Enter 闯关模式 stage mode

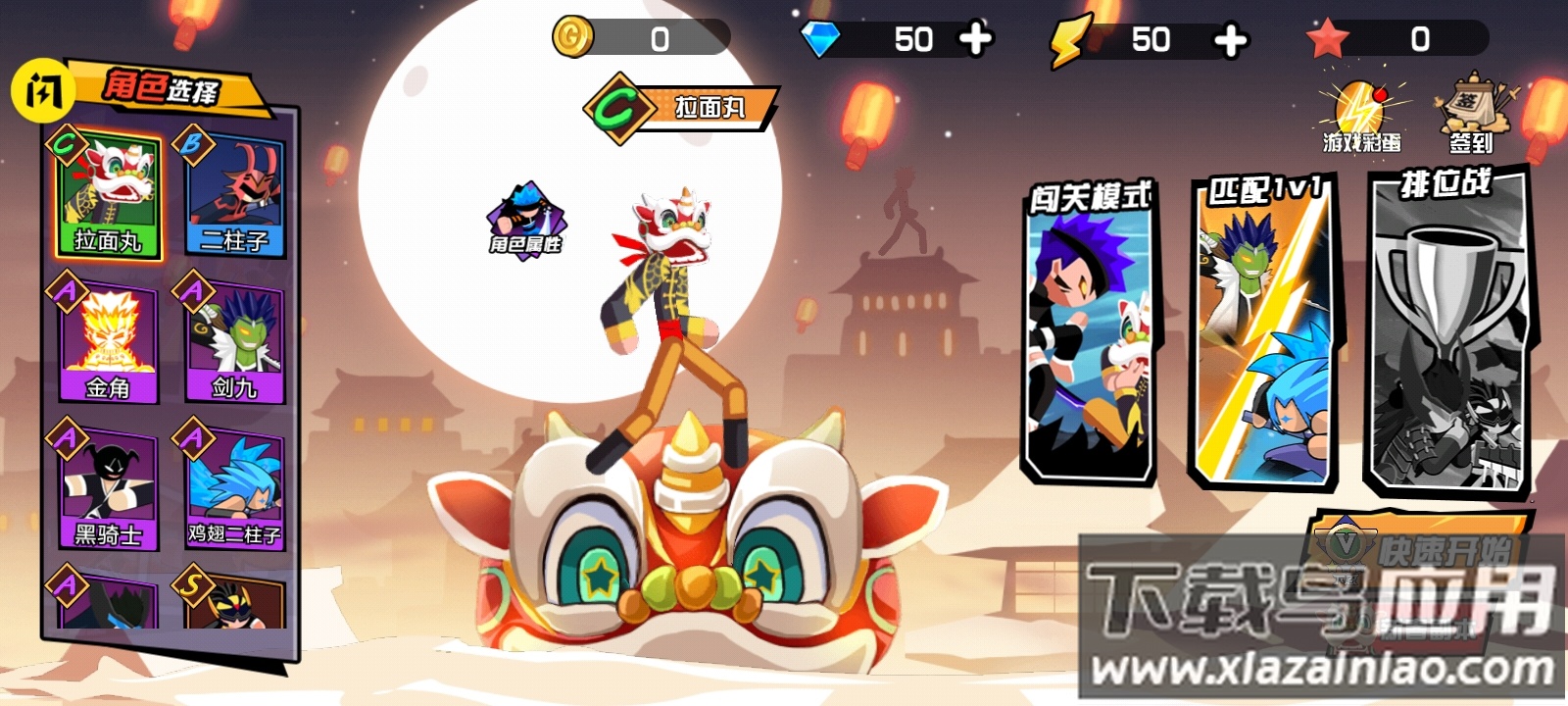pyautogui.click(x=1089, y=333)
